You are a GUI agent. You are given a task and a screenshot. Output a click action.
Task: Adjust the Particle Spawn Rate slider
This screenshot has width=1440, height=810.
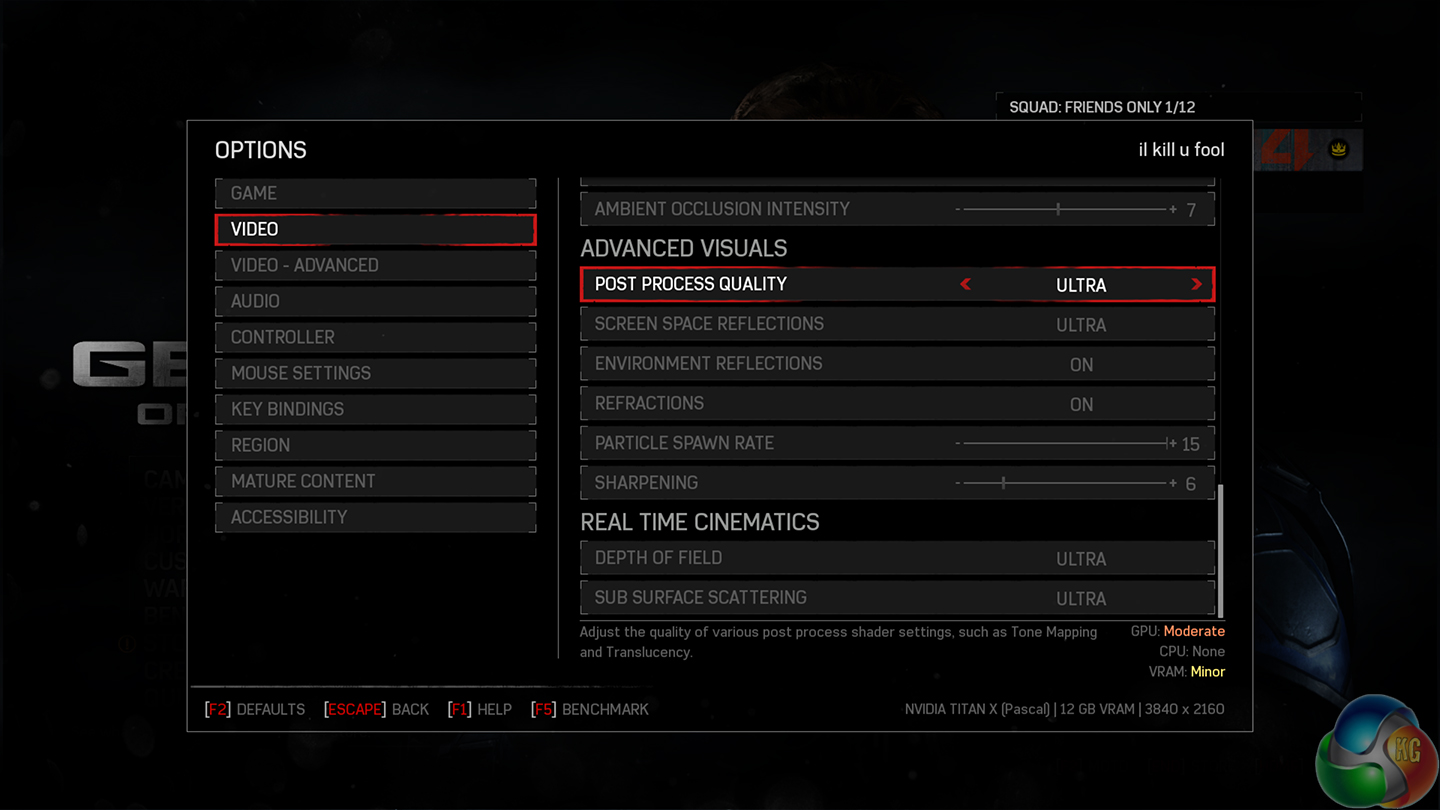(1064, 443)
